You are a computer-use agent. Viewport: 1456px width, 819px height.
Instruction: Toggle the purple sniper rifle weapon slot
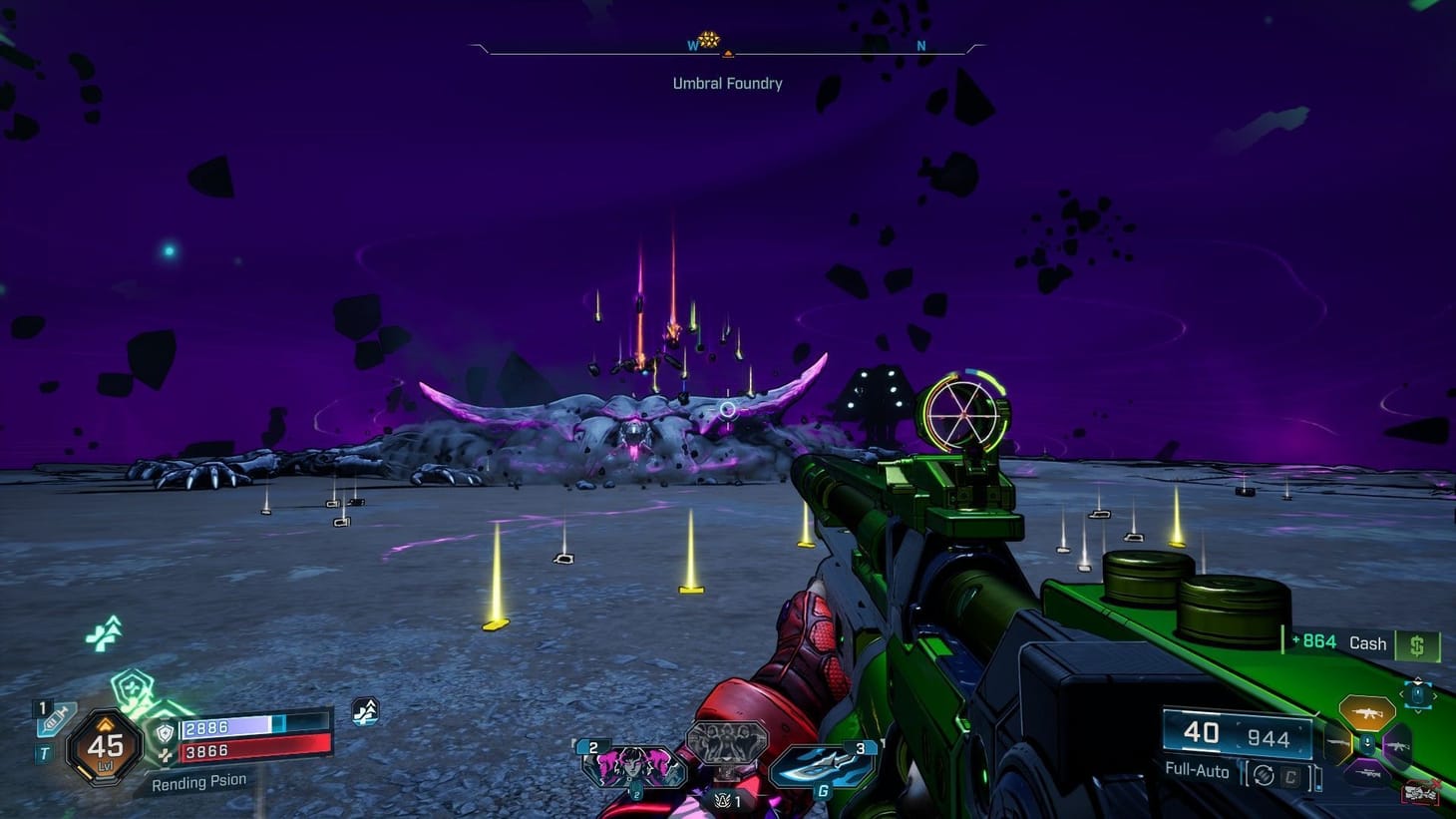coord(1370,773)
